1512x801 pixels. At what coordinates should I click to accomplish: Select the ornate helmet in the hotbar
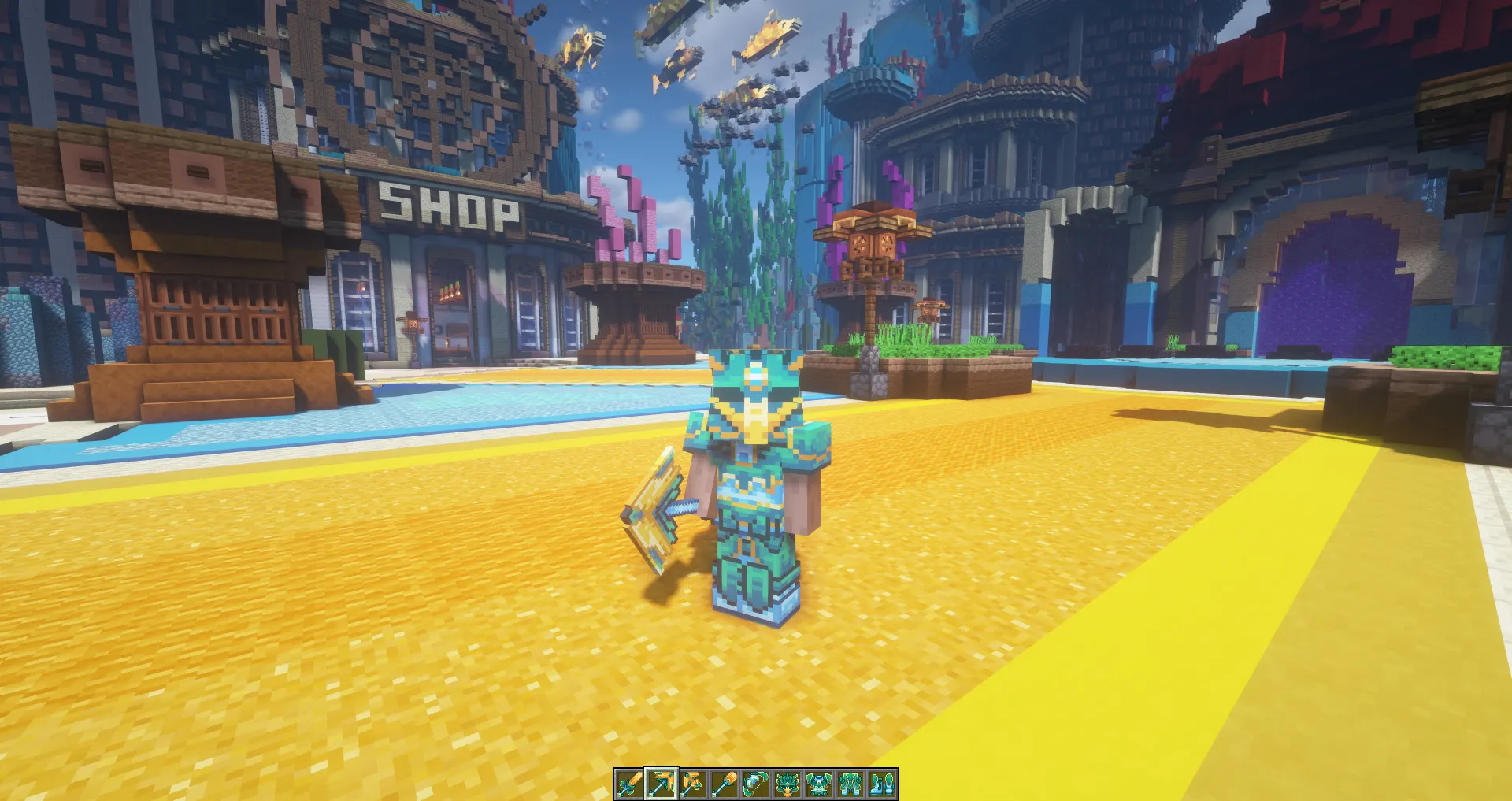click(787, 784)
